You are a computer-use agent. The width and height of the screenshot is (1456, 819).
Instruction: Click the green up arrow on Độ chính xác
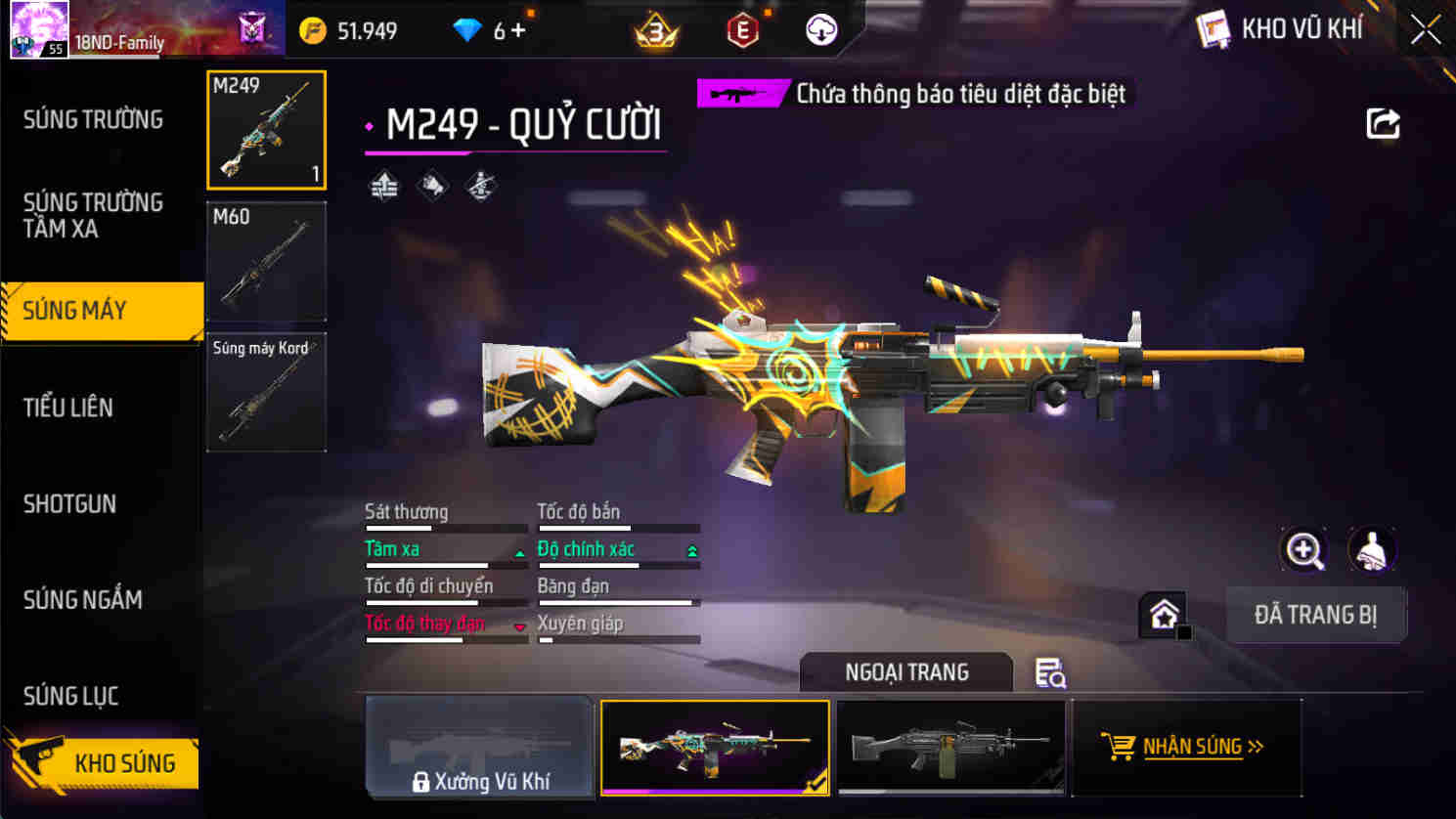coord(692,550)
